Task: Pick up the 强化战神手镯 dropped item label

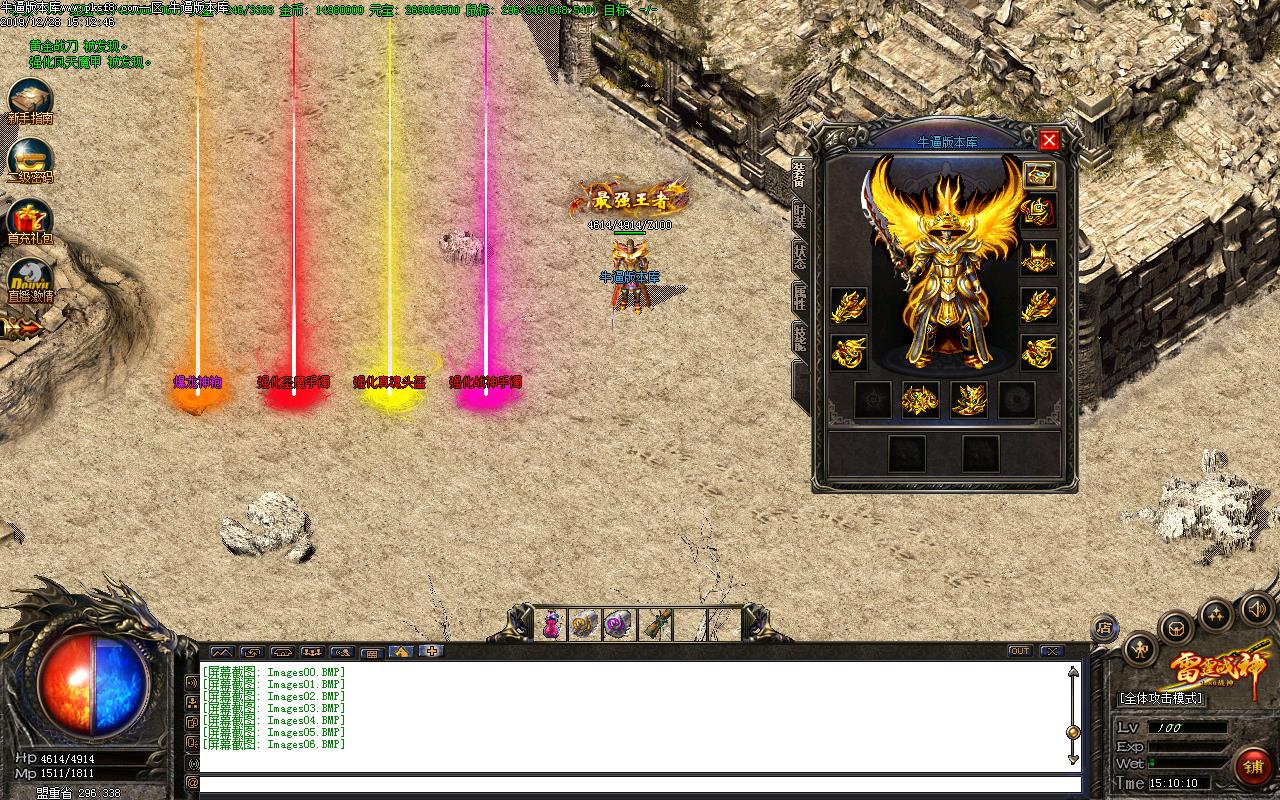Action: pos(487,382)
